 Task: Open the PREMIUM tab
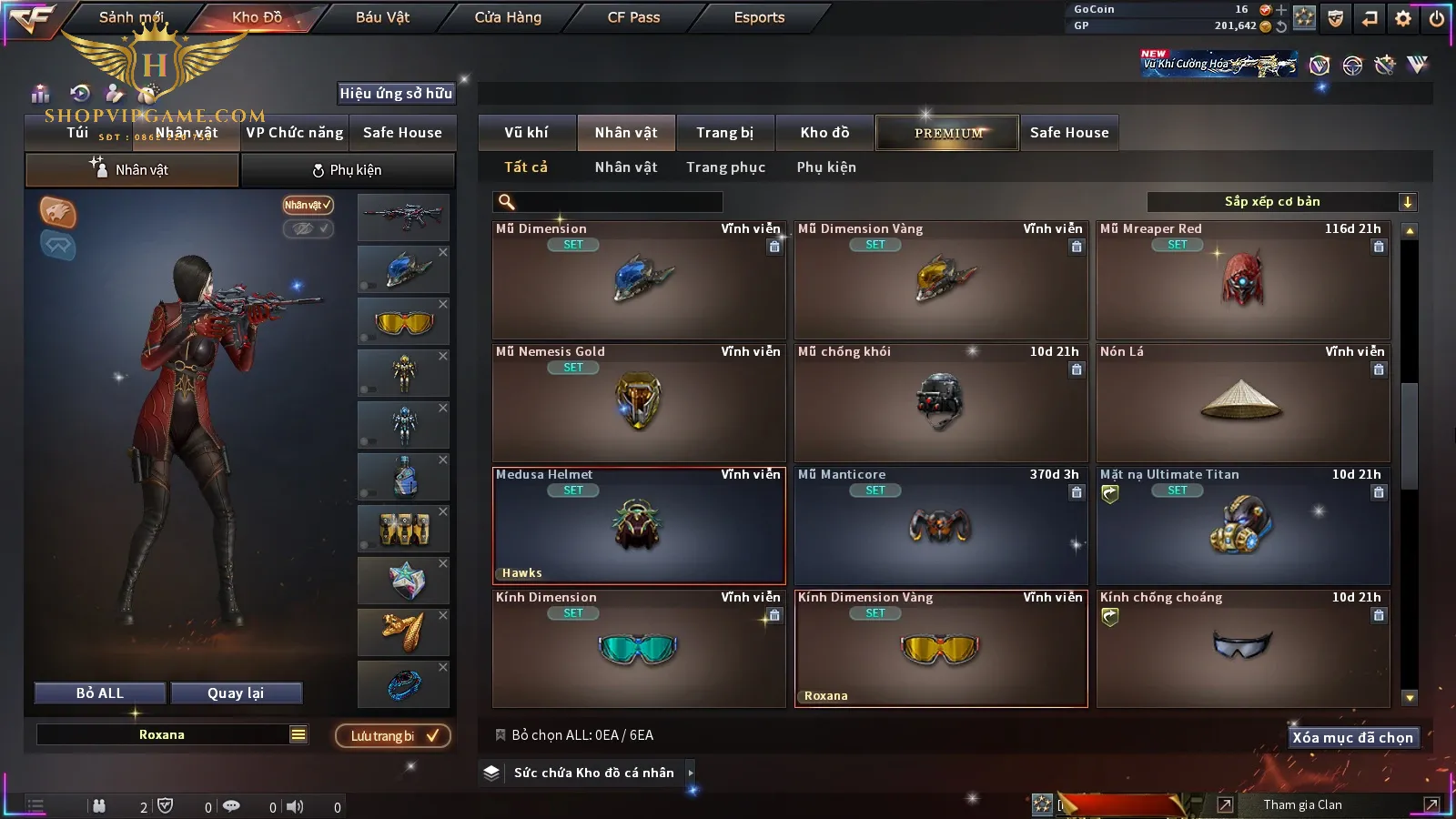coord(948,133)
